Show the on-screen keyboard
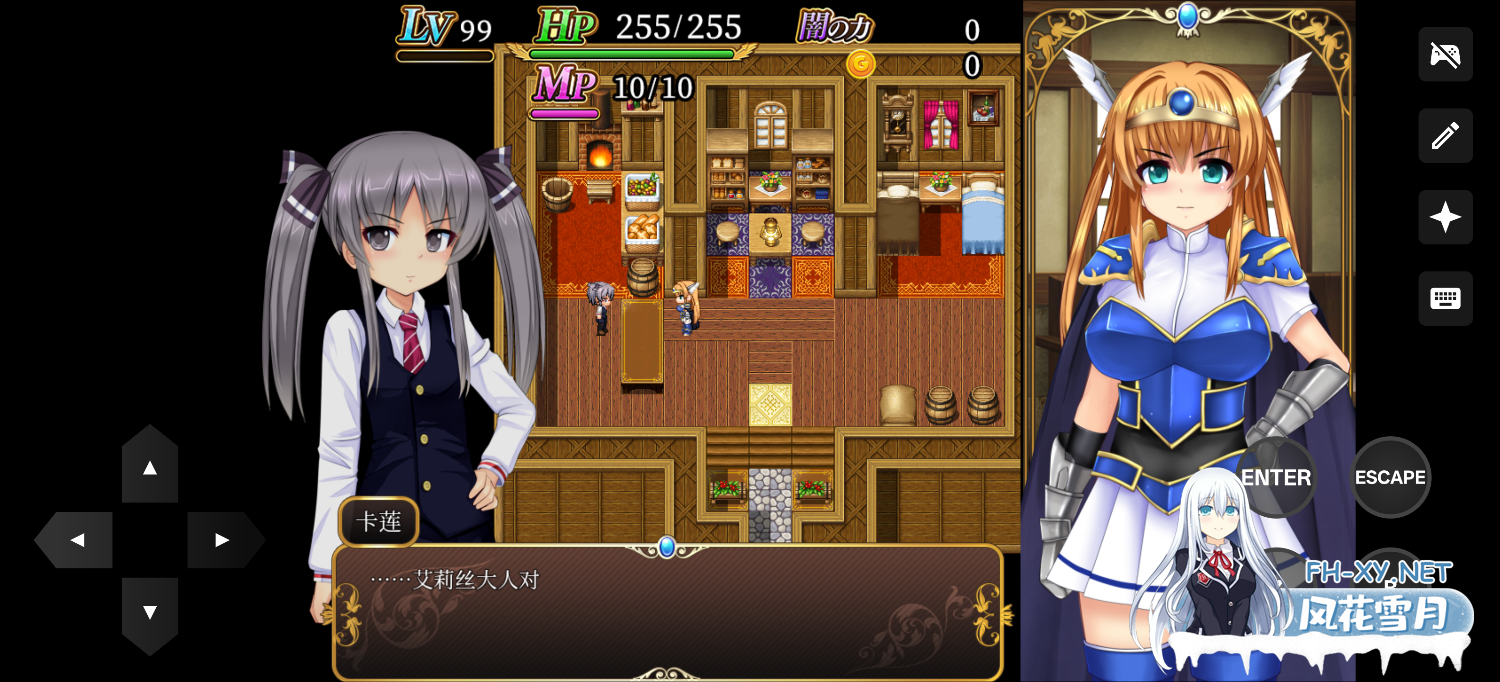The image size is (1500, 682). [1445, 298]
